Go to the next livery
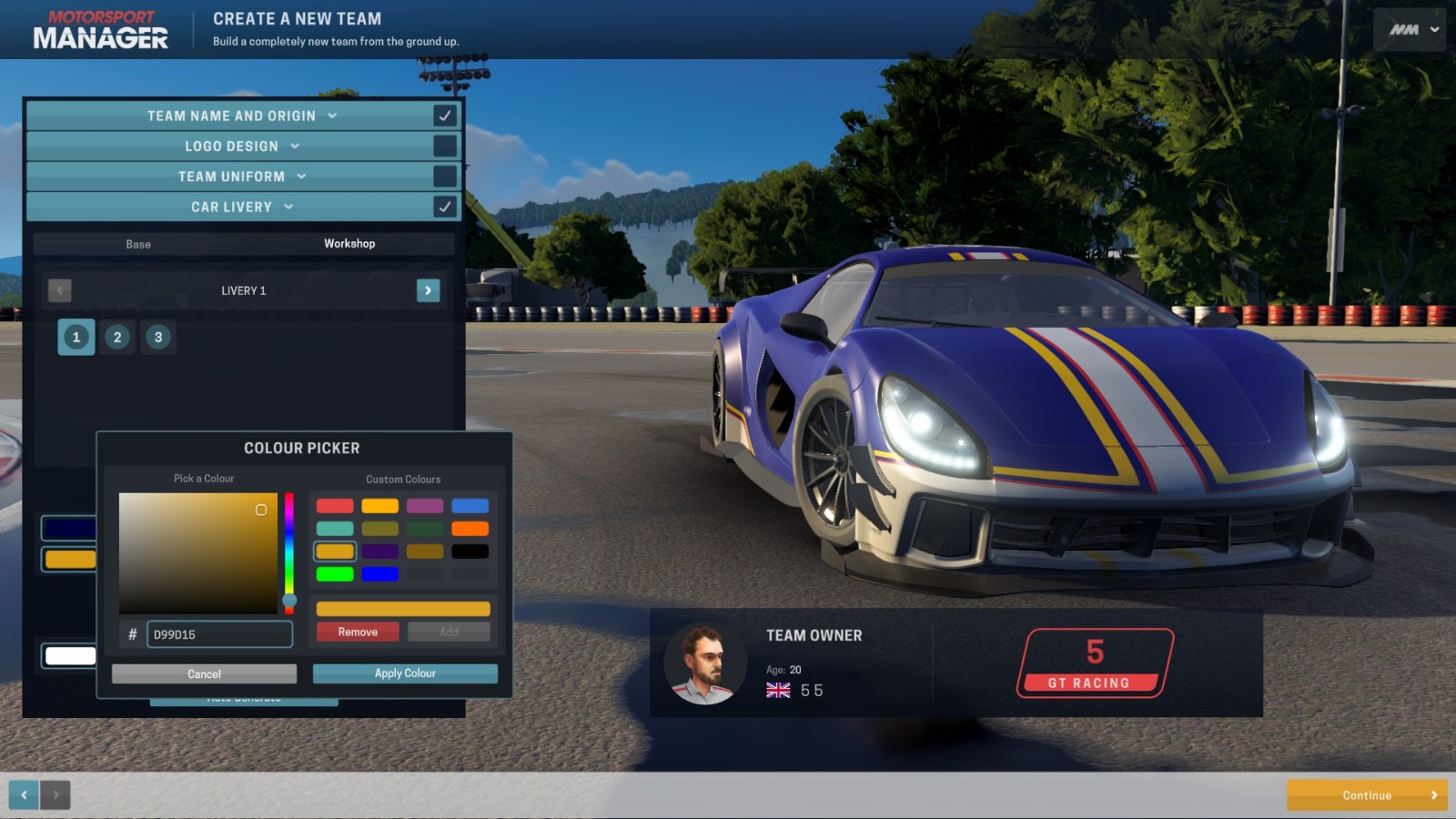The image size is (1456, 819). [x=428, y=290]
